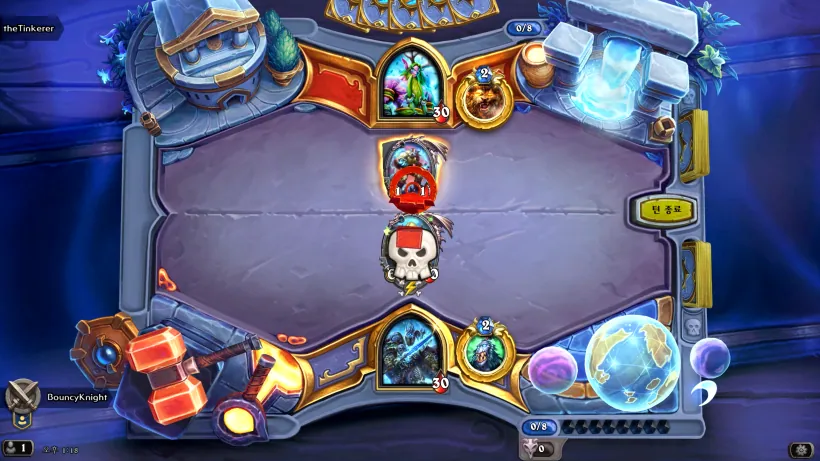820x461 pixels.
Task: Open the friends list button
Action: (18, 448)
